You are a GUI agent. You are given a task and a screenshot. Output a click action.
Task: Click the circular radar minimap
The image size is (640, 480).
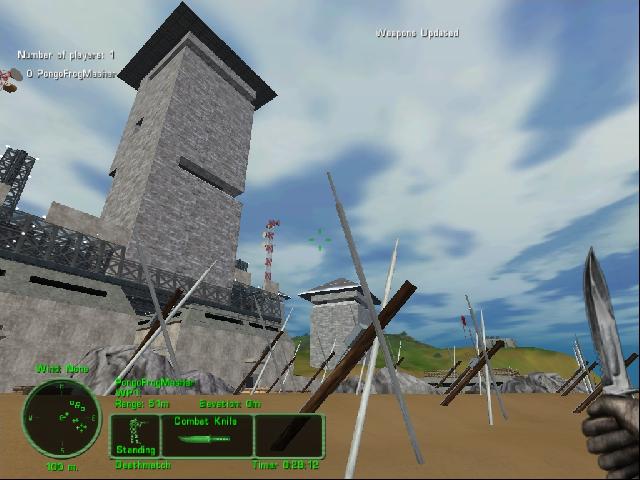62,418
